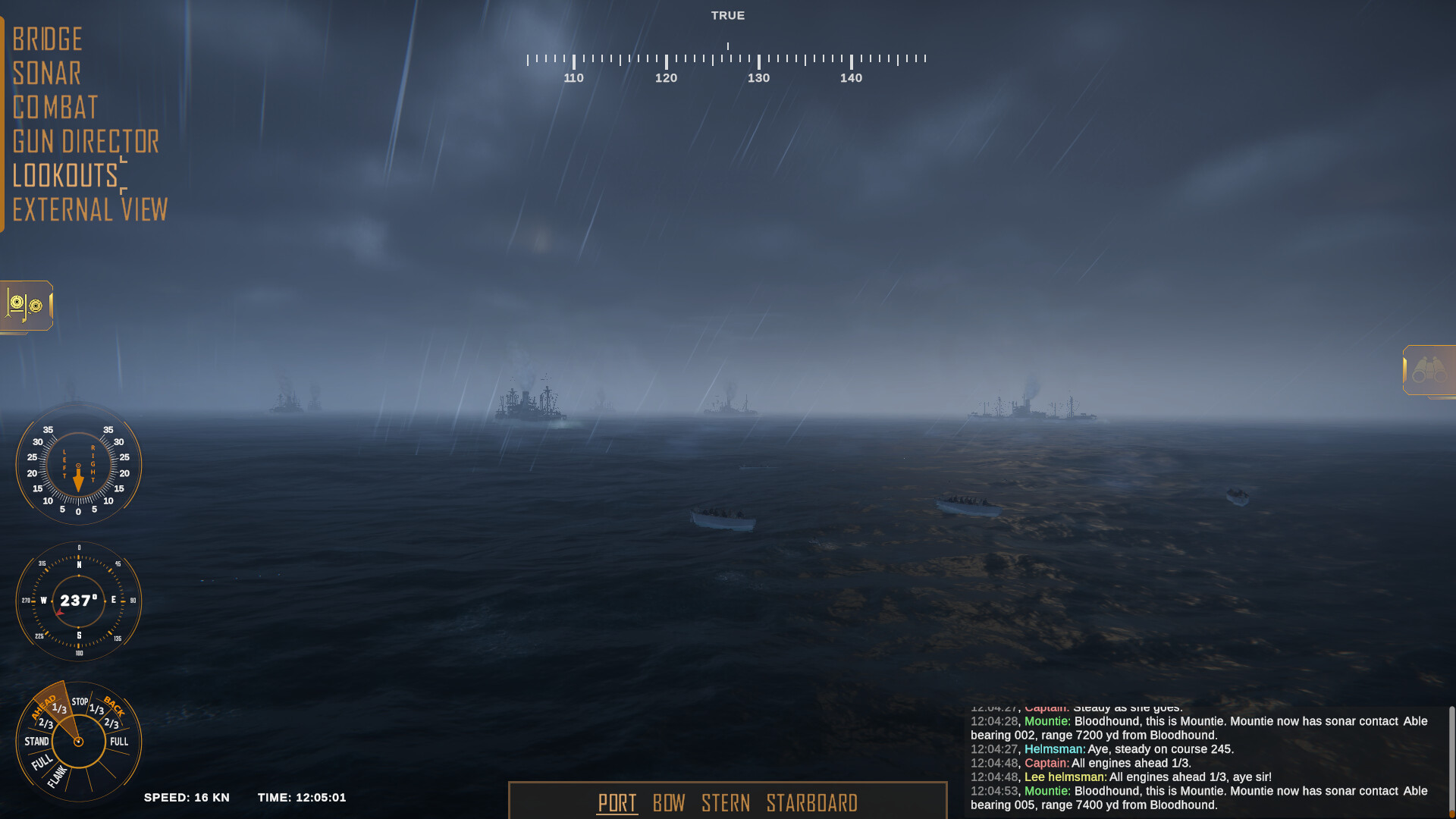This screenshot has width=1456, height=819.
Task: Click the true bearing compass ribbon
Action: (726, 57)
